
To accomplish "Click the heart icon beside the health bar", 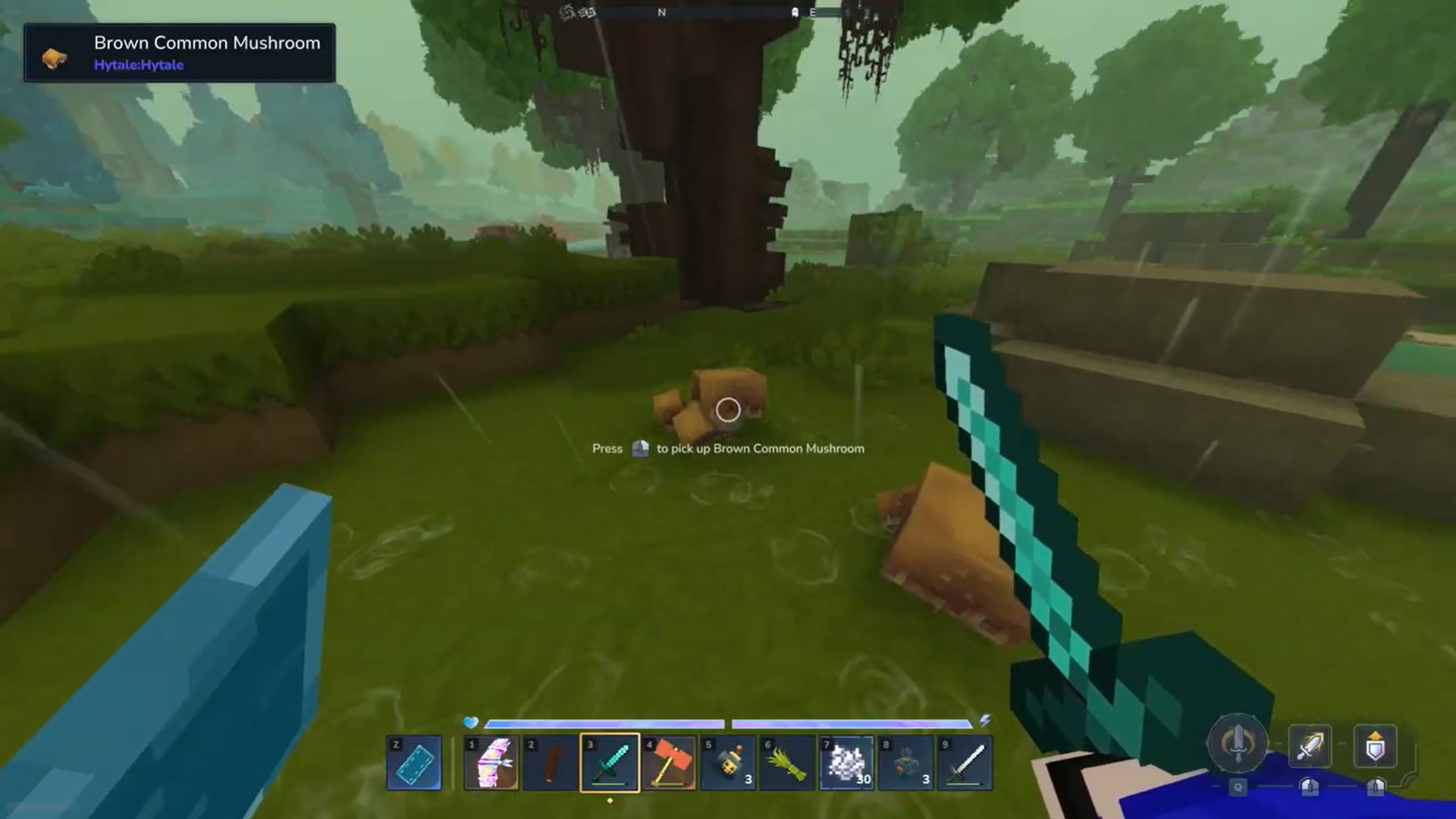I will point(470,723).
